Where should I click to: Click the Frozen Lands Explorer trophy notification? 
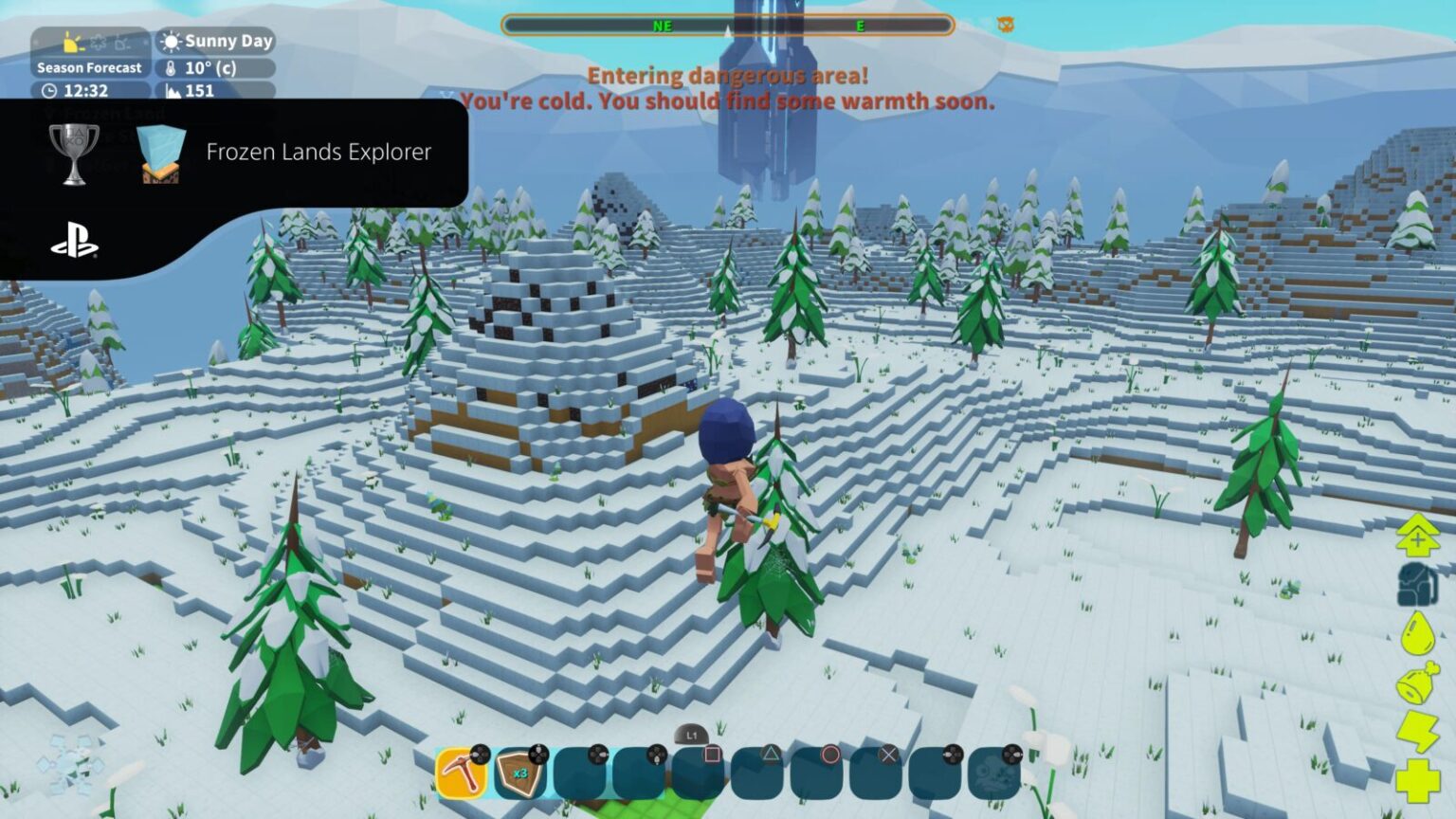[318, 152]
